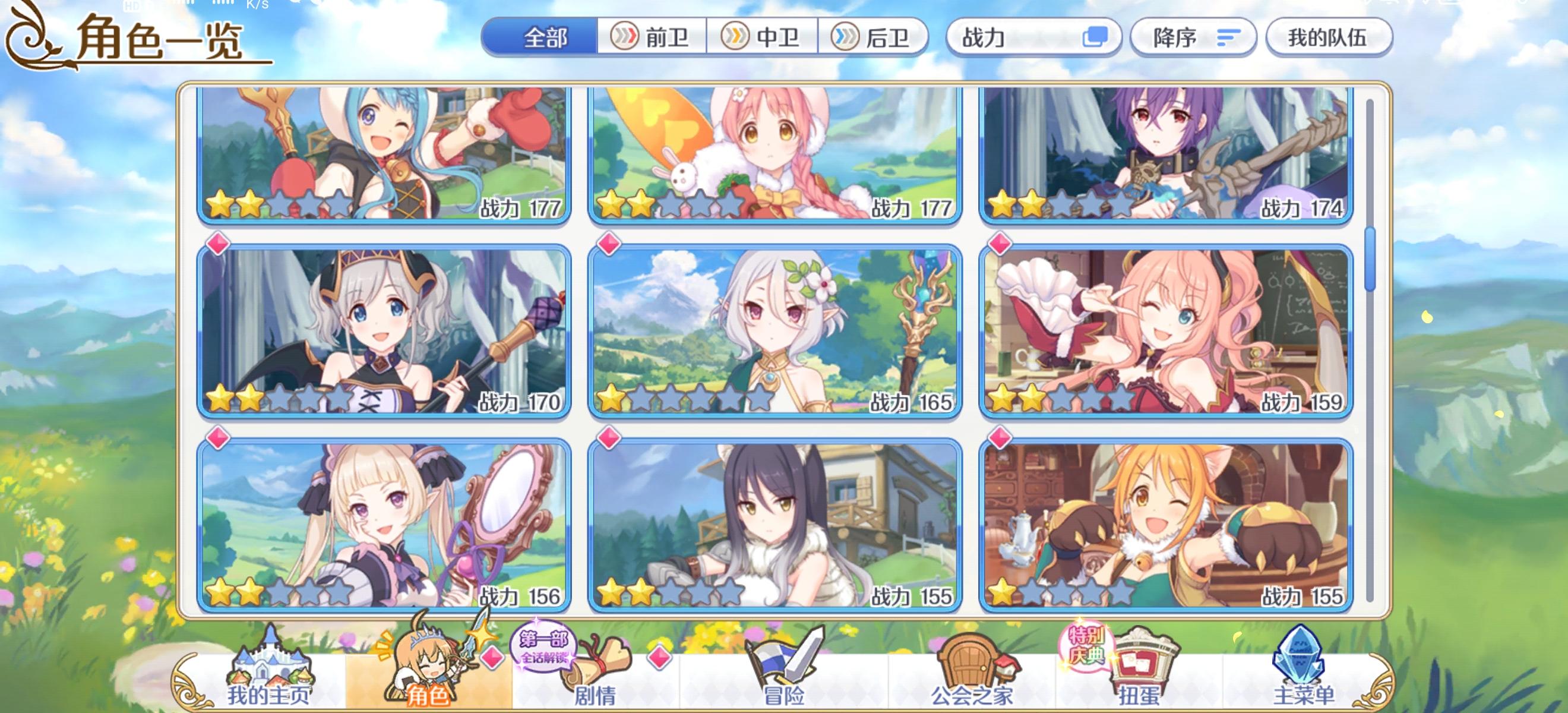Toggle 降序 descending sort order
The image size is (1568, 713).
coord(1193,38)
